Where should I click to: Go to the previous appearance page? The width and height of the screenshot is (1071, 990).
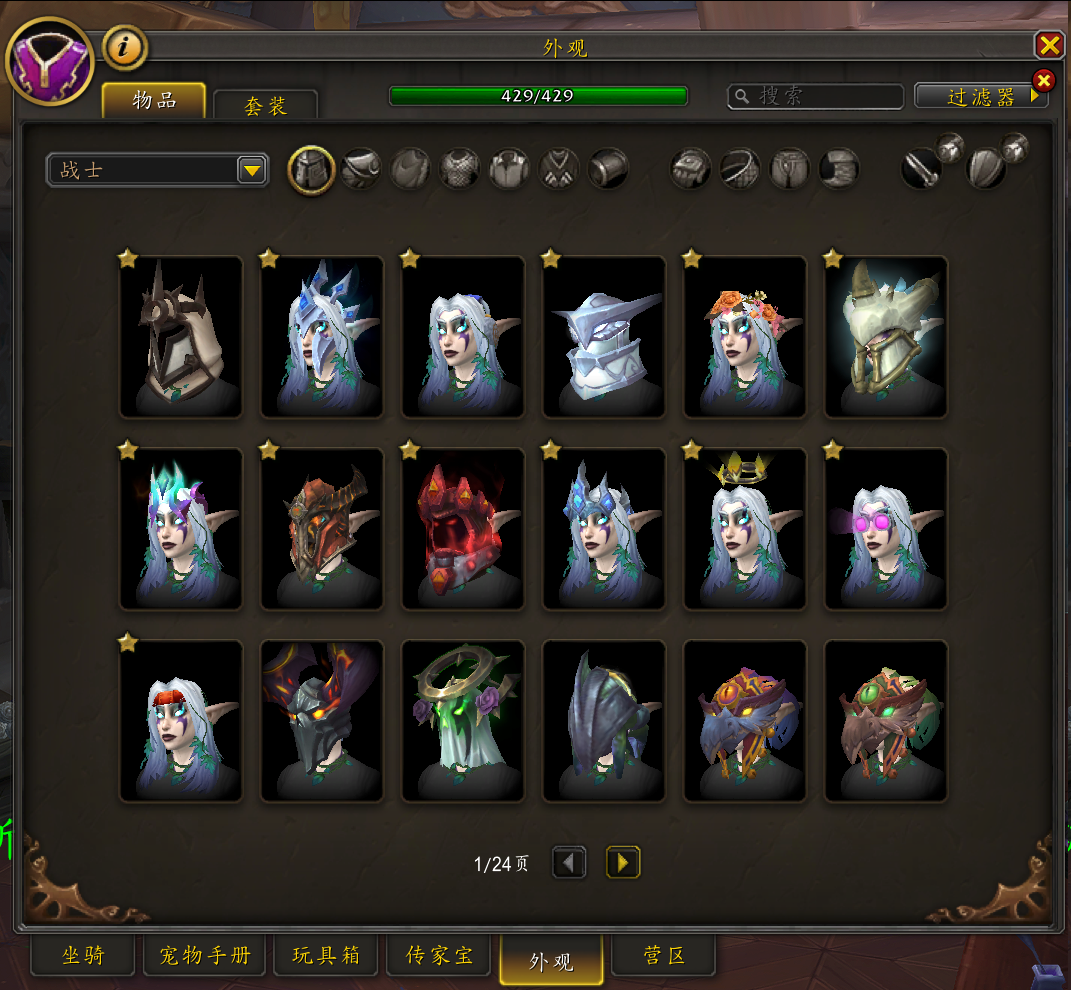569,862
